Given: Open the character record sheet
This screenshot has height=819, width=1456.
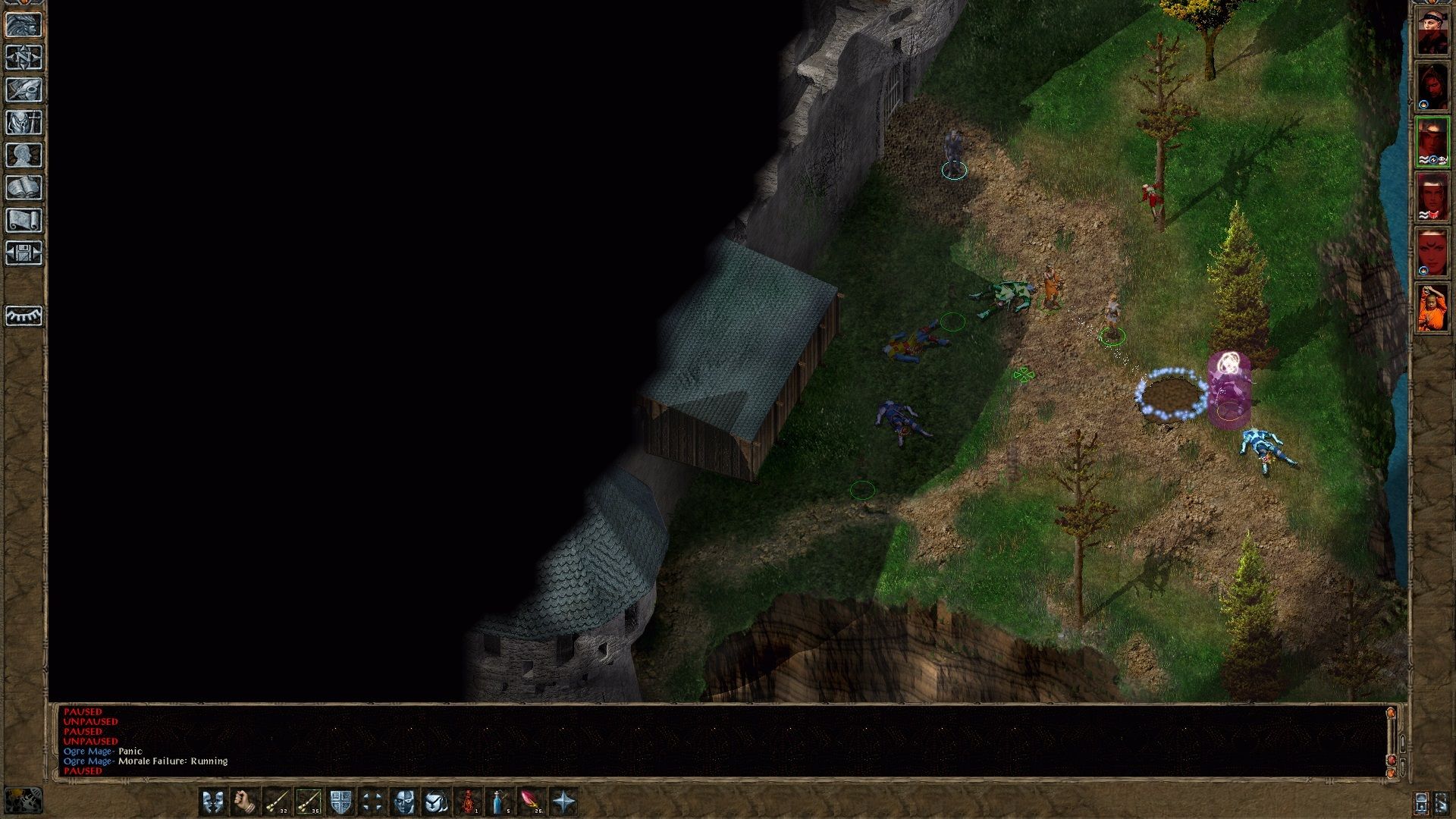Looking at the screenshot, I should click(x=24, y=155).
